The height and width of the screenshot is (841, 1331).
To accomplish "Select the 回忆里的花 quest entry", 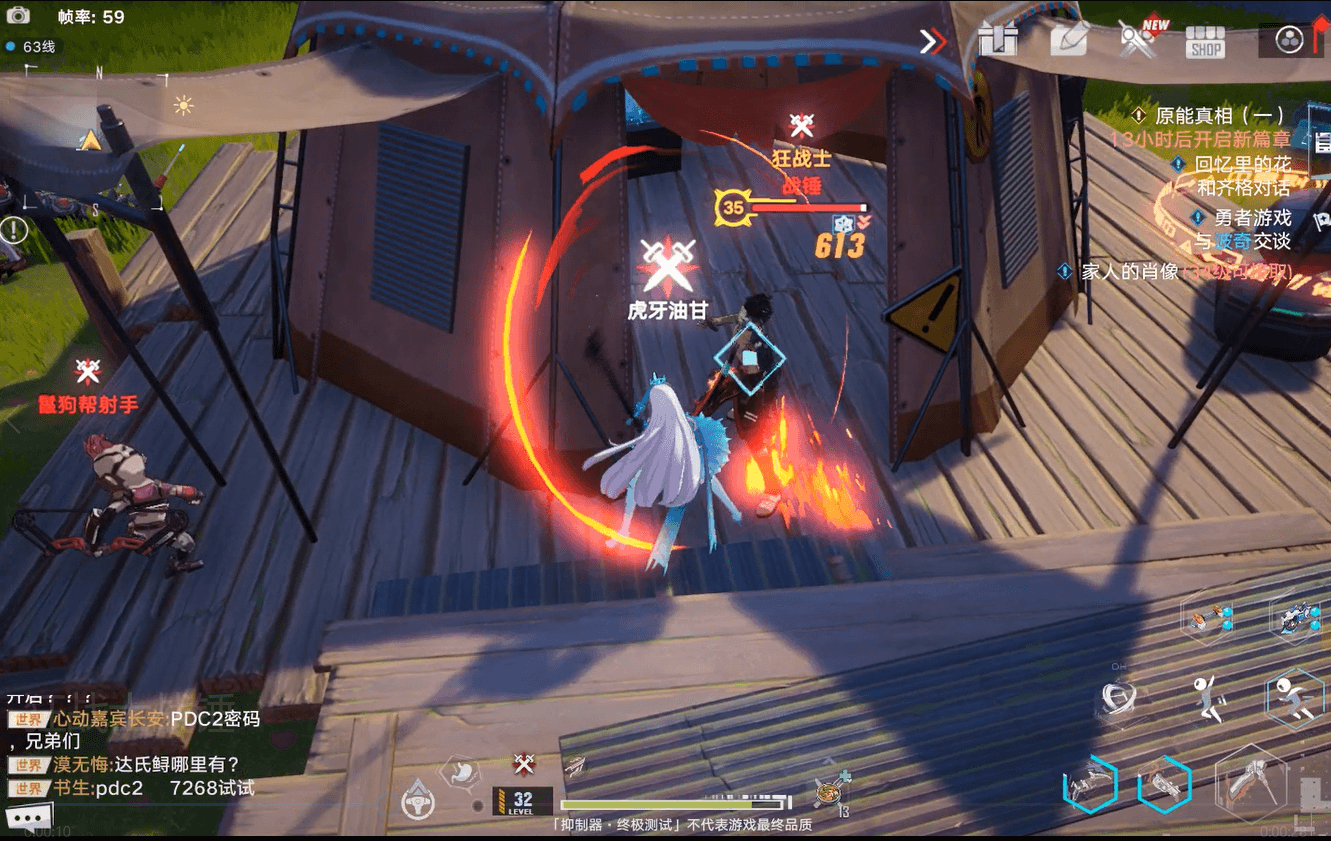I will [1243, 163].
